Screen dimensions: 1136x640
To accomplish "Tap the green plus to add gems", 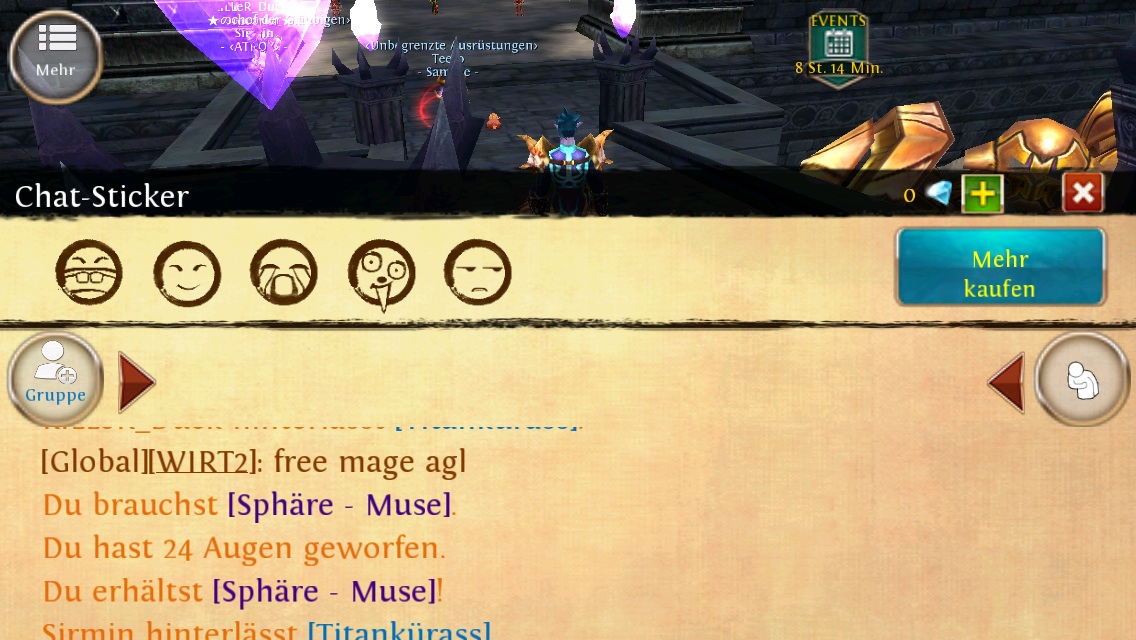I will (x=982, y=194).
